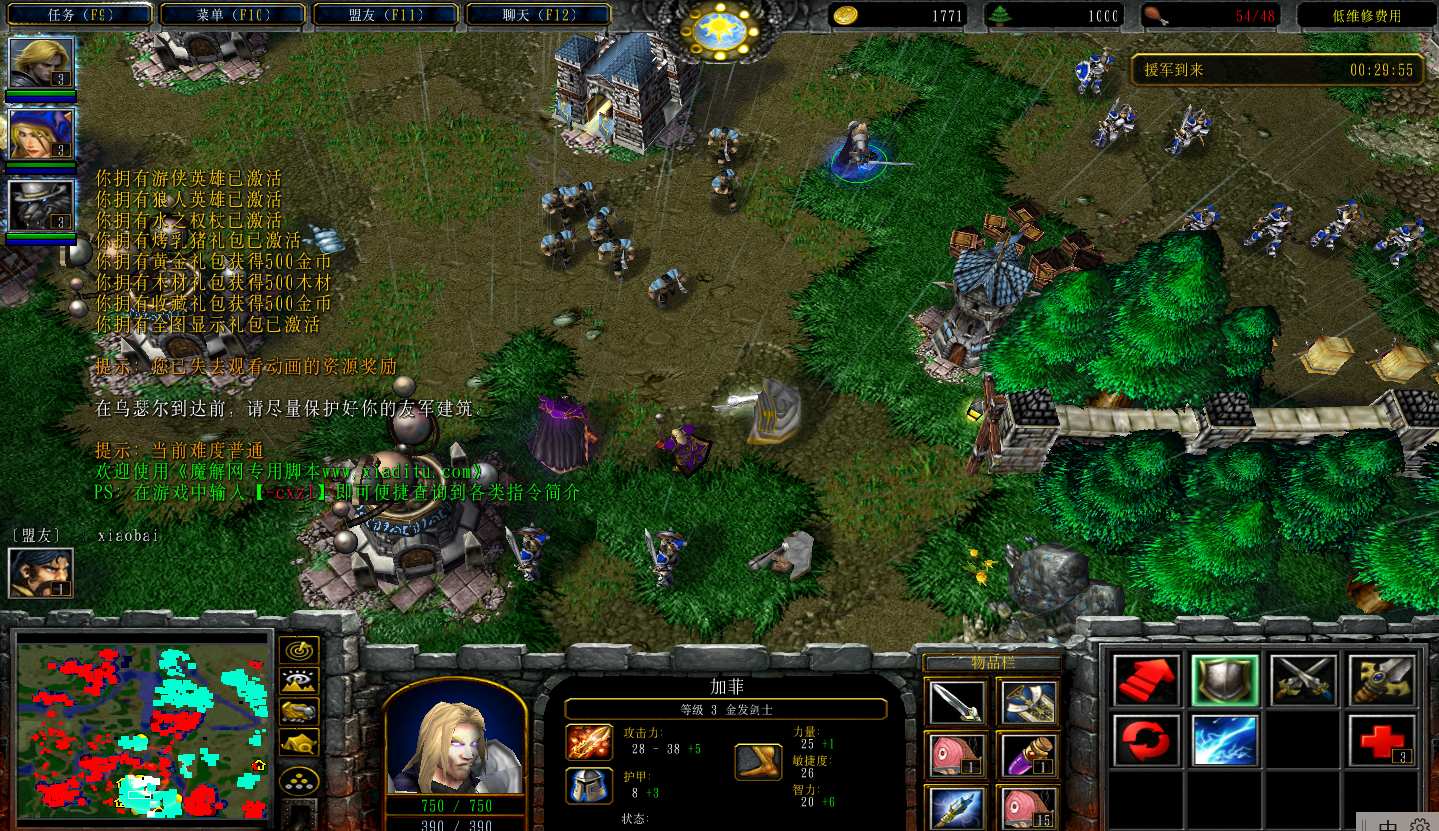Open the 盟友 (F11) allies menu
The width and height of the screenshot is (1439, 831).
(x=385, y=15)
